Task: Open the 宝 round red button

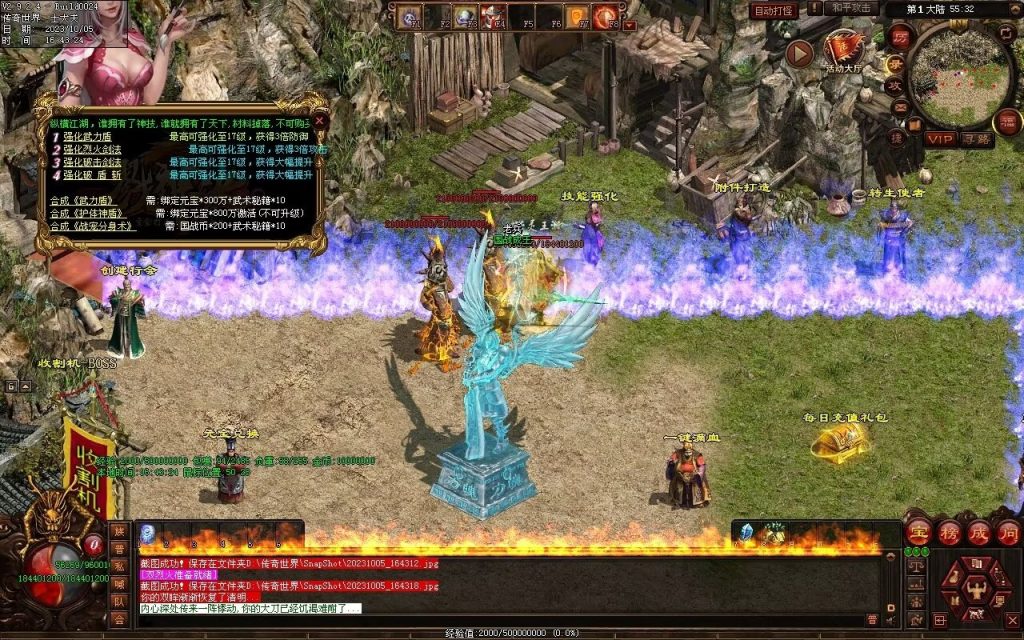Action: point(918,532)
